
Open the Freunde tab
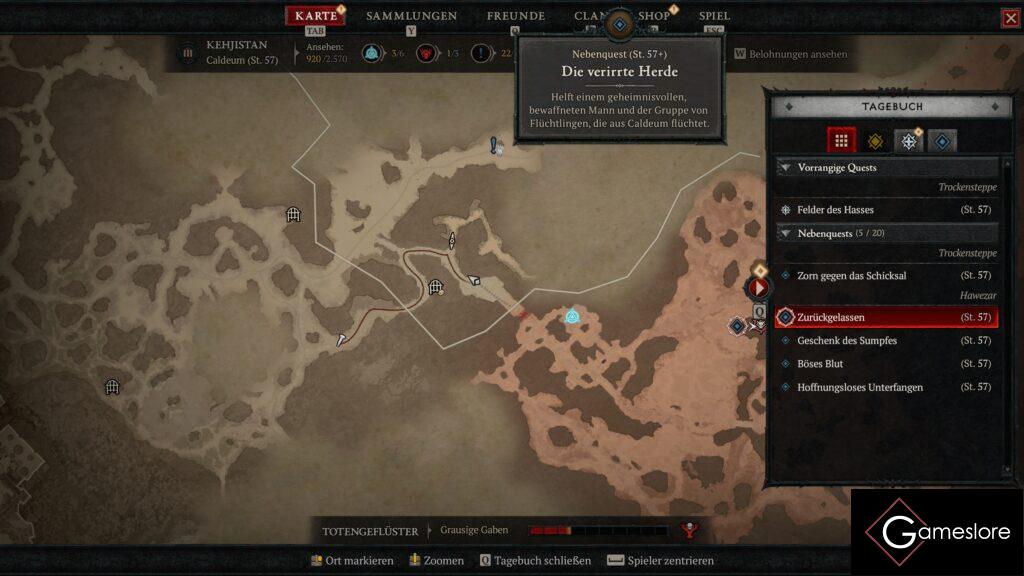(x=515, y=16)
